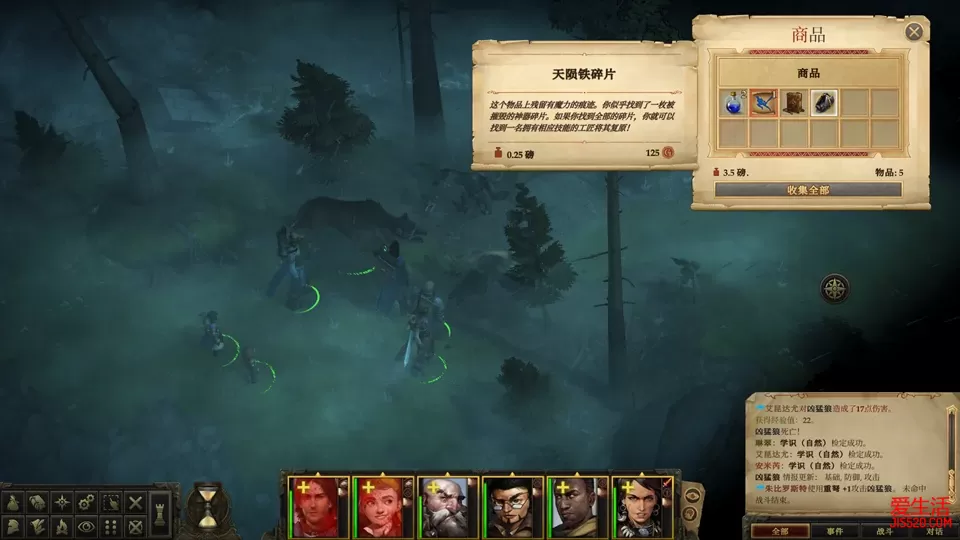
Task: Choose the dark-haired woman with necklace portrait
Action: click(642, 508)
